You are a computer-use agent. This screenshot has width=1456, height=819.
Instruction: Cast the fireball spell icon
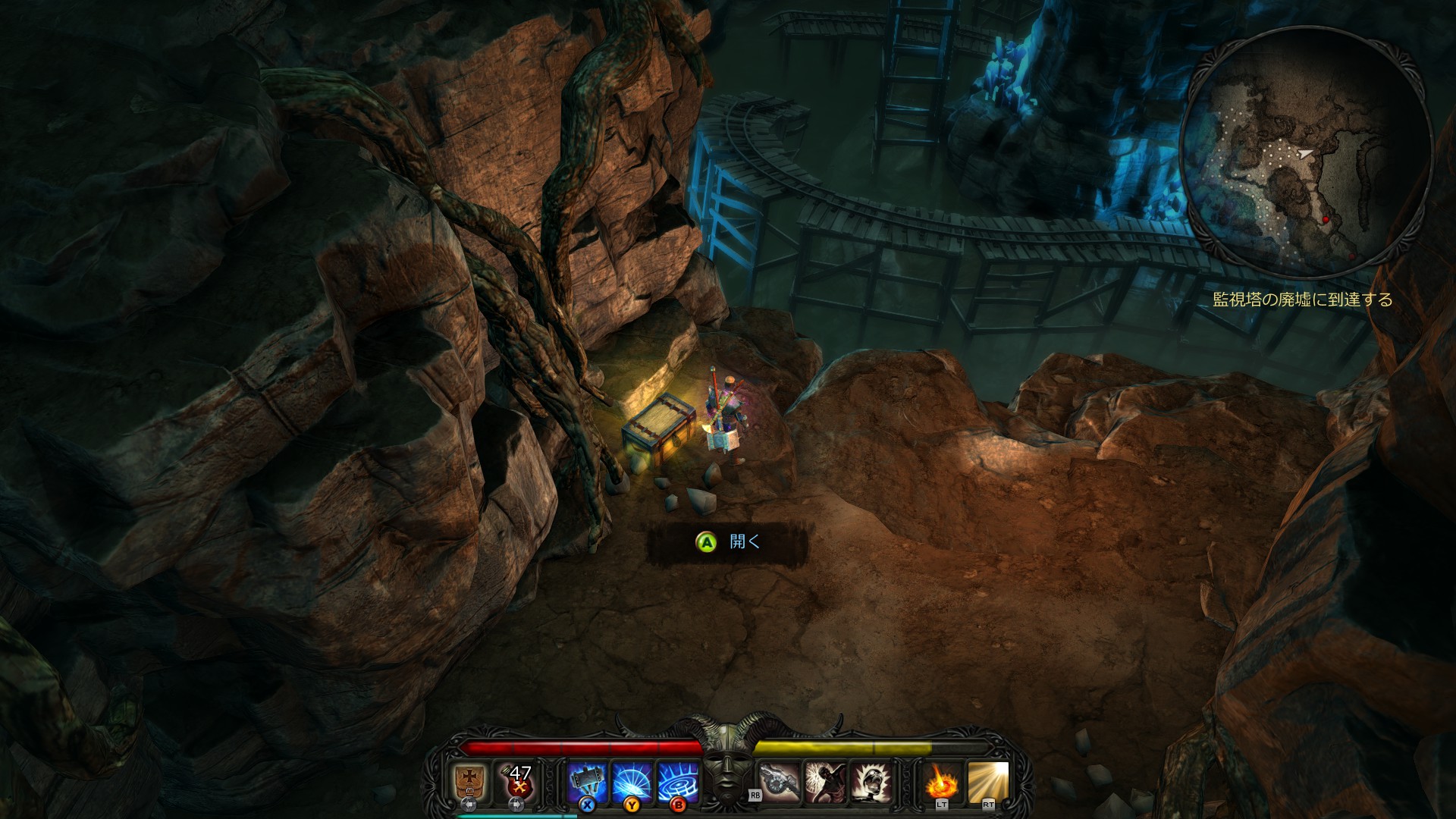(x=943, y=782)
